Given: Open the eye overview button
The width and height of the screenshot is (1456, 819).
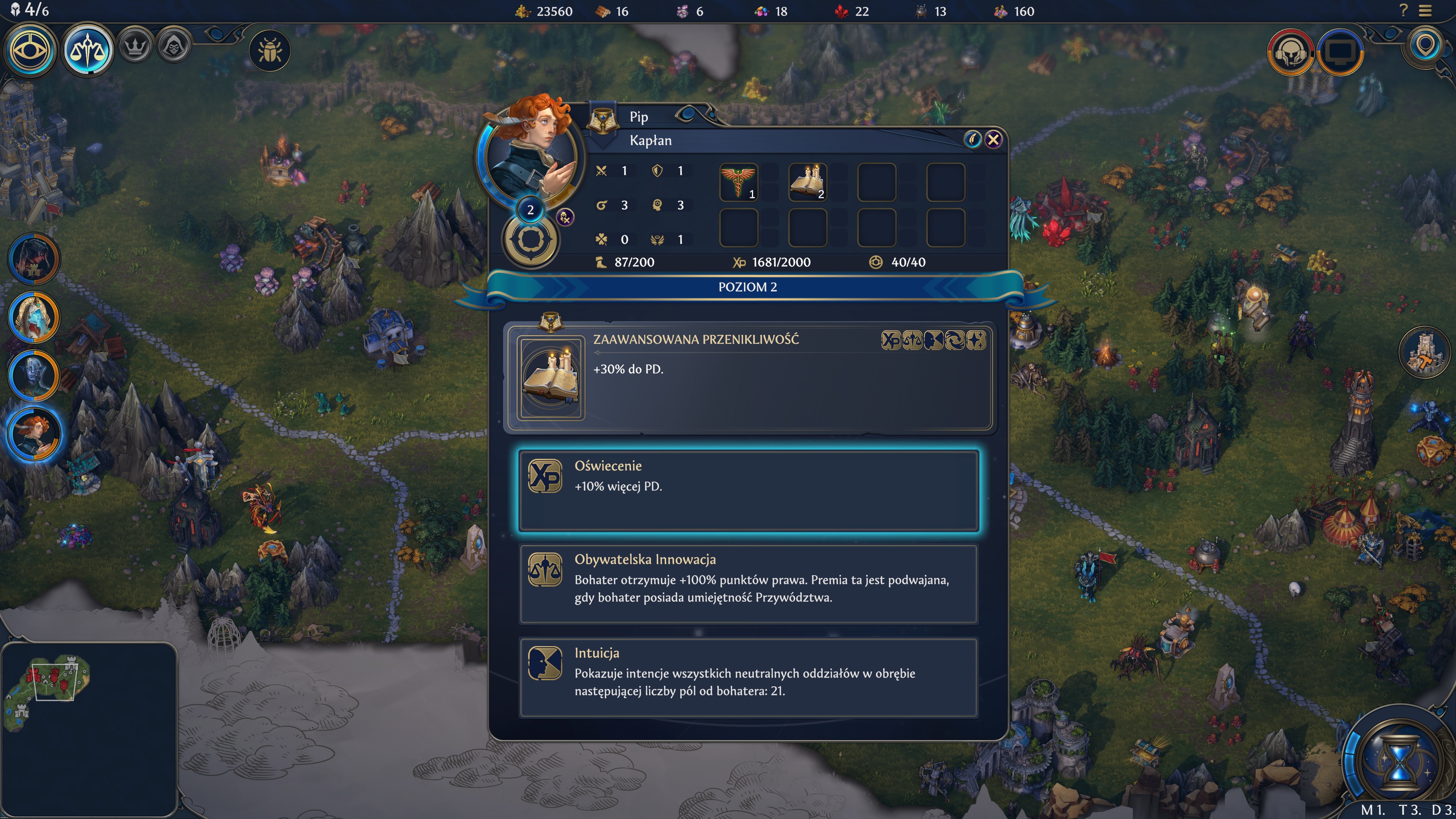Looking at the screenshot, I should click(x=30, y=50).
